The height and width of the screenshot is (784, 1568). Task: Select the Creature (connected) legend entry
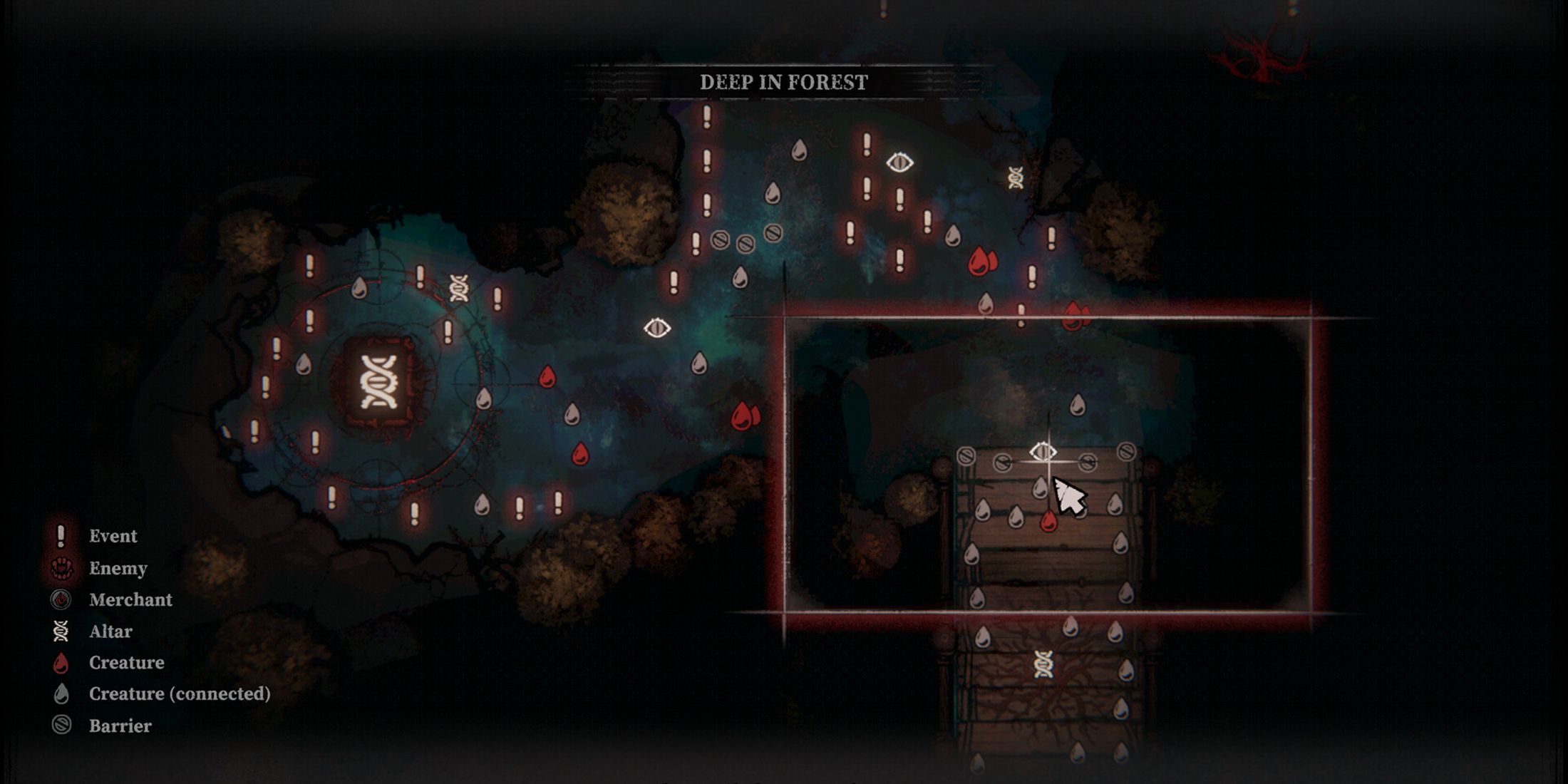[x=179, y=693]
